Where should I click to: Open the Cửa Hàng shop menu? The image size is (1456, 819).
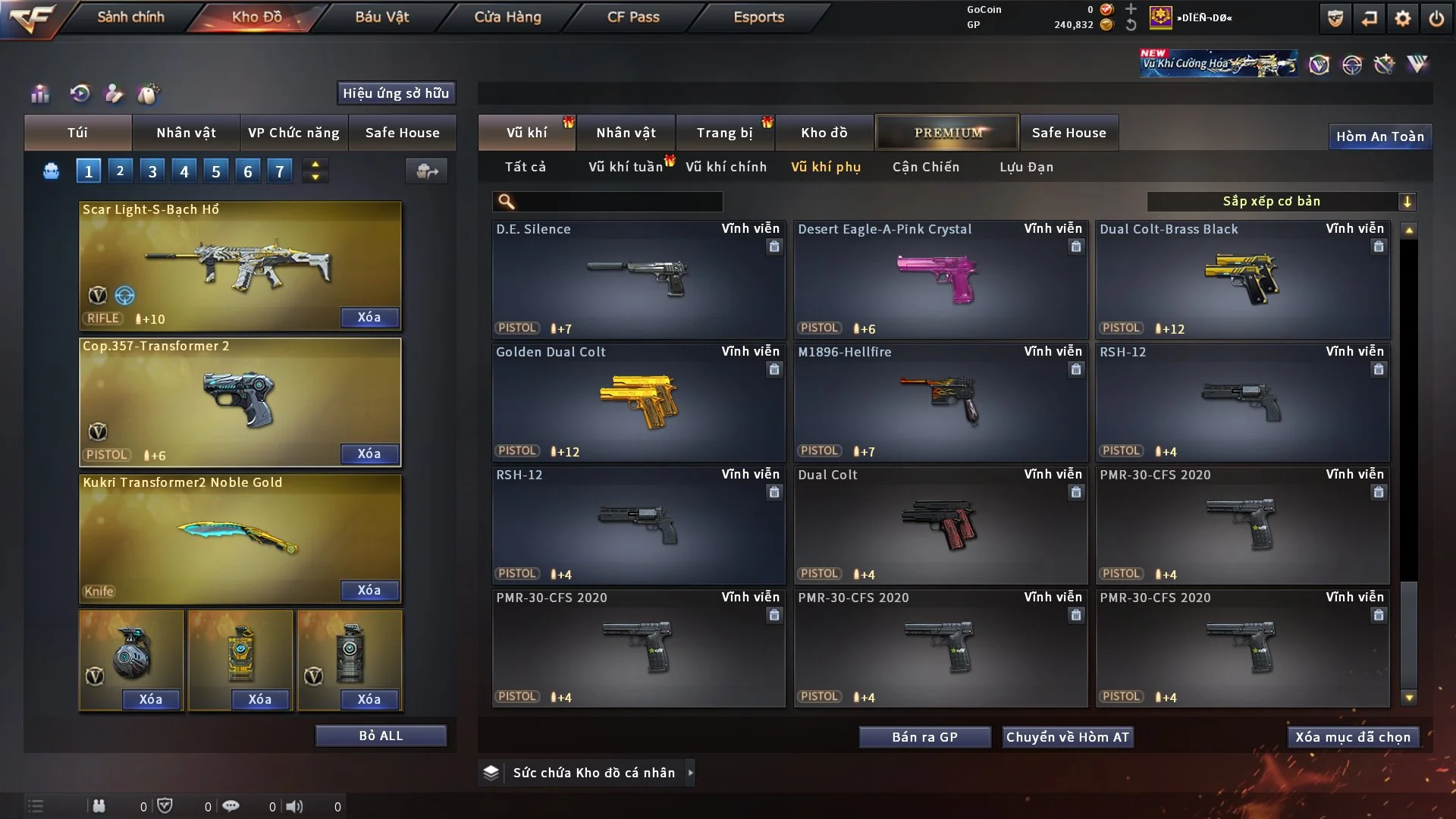pyautogui.click(x=507, y=17)
